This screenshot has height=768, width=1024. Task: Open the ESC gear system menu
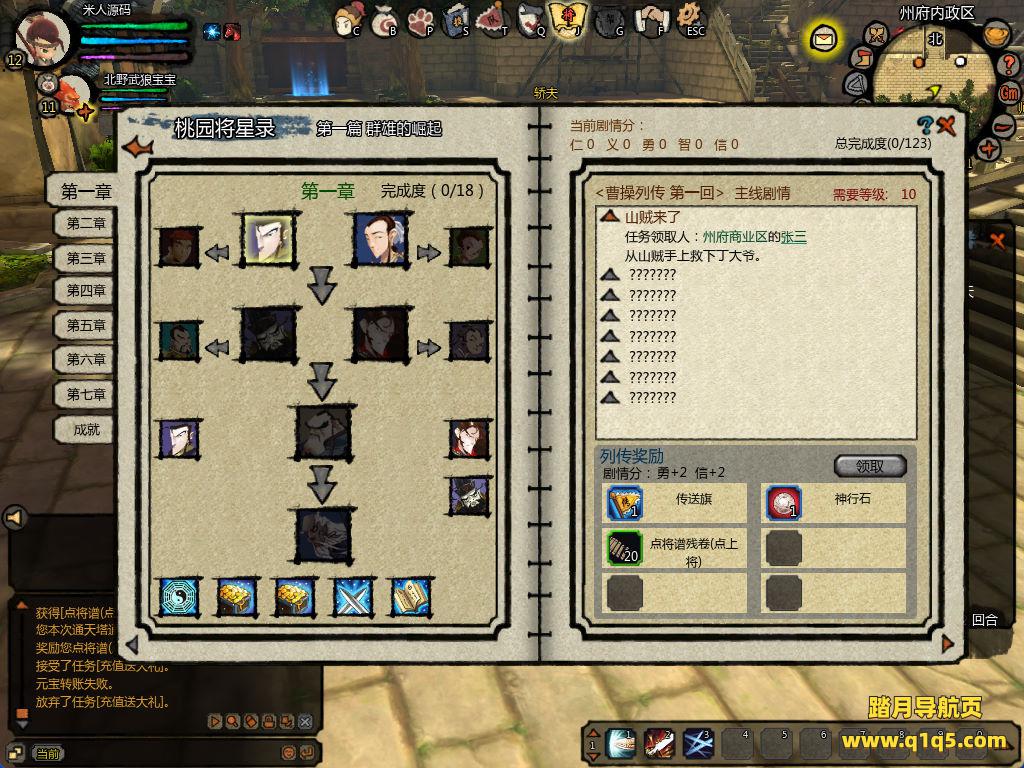[x=691, y=19]
